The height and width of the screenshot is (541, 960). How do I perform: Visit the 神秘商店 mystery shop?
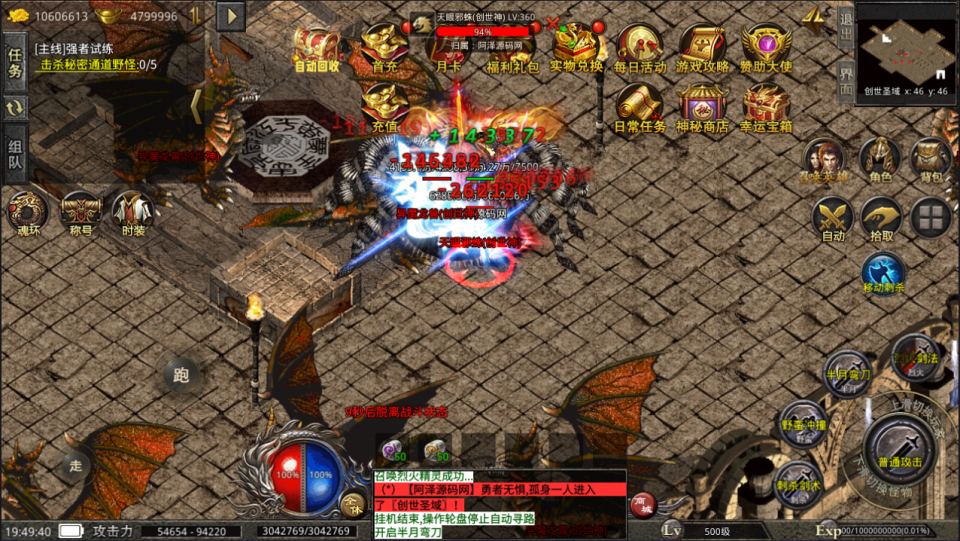click(x=702, y=108)
